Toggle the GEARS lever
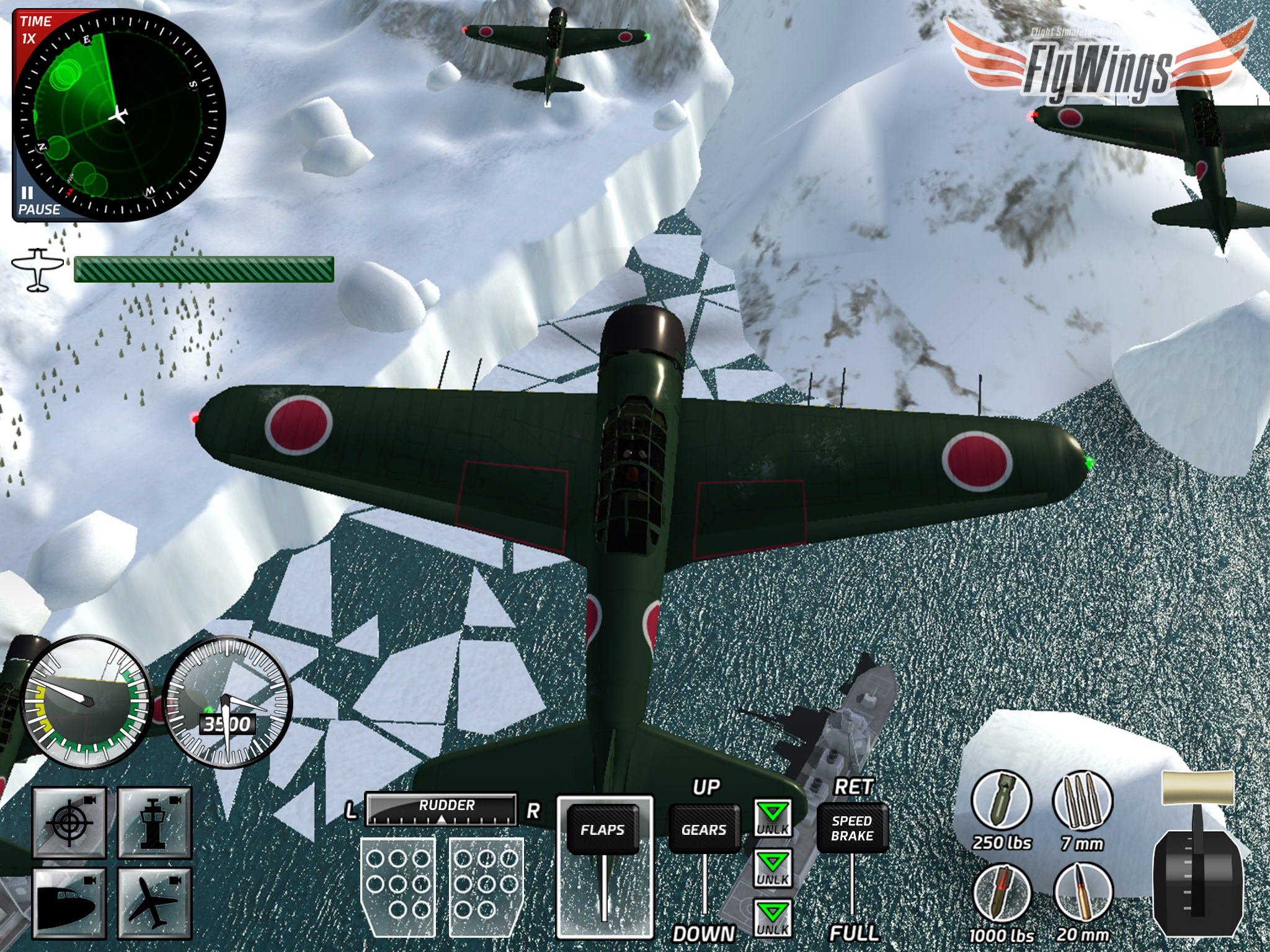 (x=704, y=829)
